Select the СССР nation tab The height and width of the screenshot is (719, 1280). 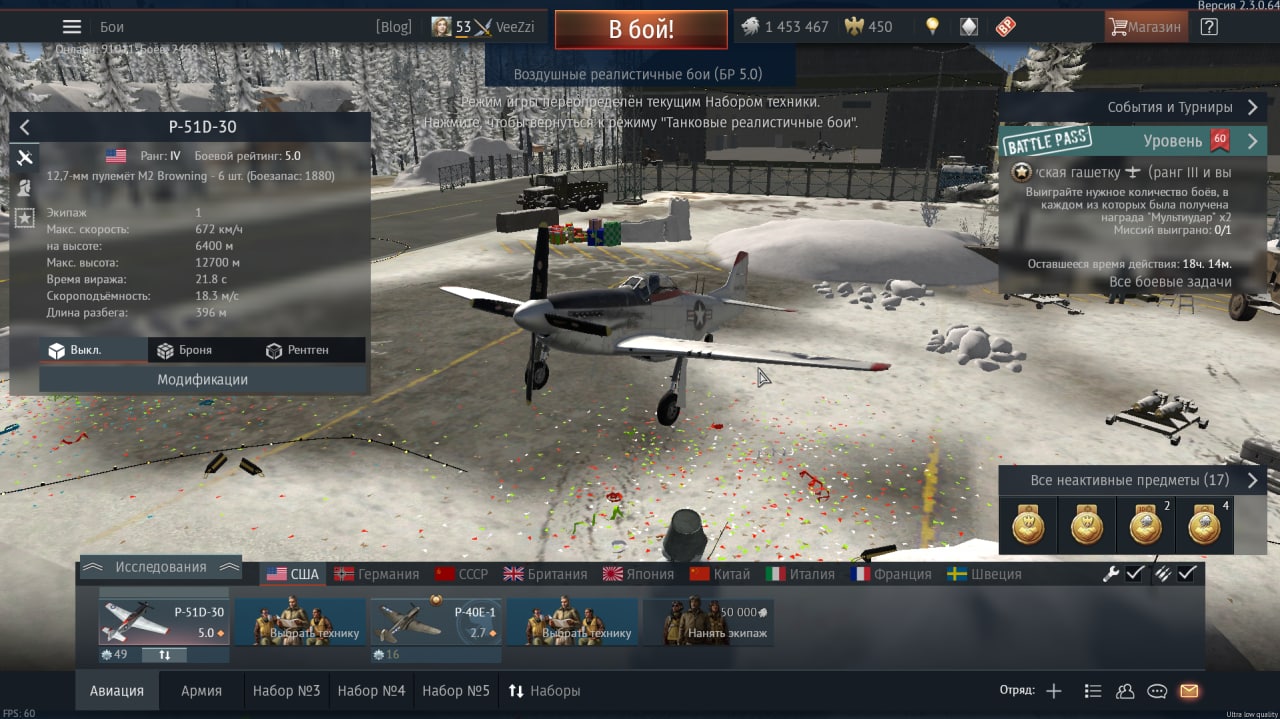[x=462, y=574]
